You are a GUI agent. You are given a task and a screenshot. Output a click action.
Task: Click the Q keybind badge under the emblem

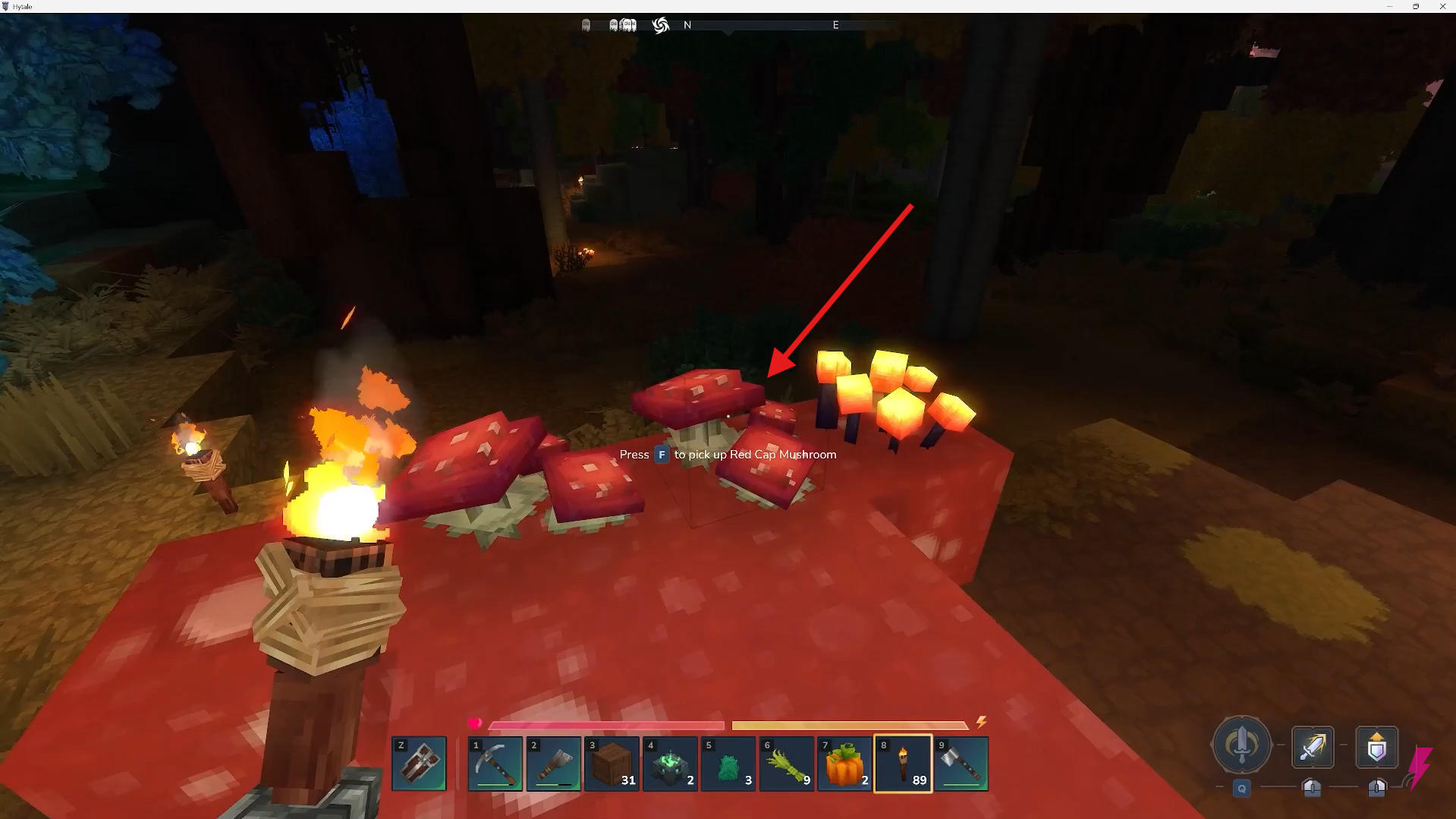(x=1242, y=788)
